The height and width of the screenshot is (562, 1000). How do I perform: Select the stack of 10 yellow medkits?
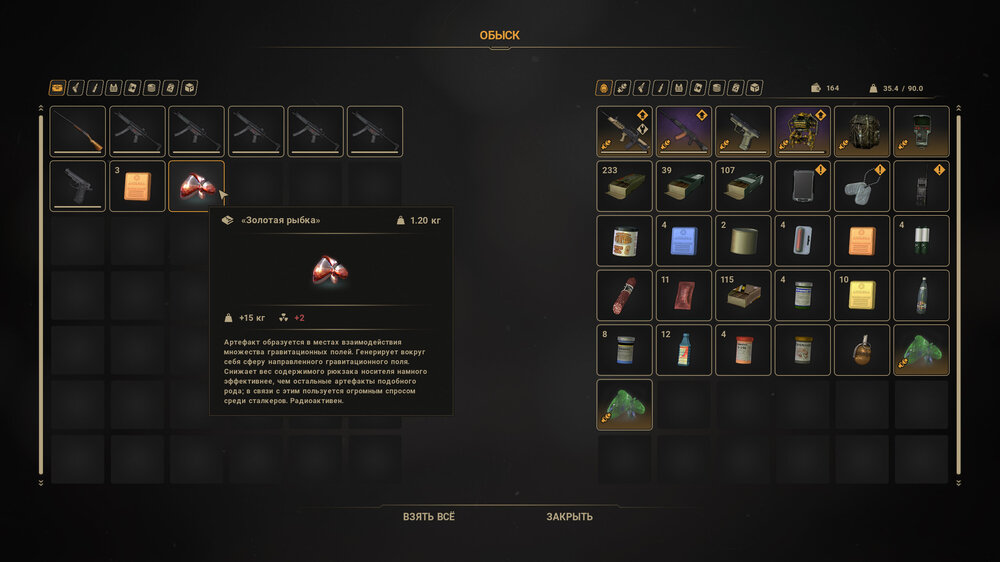click(862, 295)
